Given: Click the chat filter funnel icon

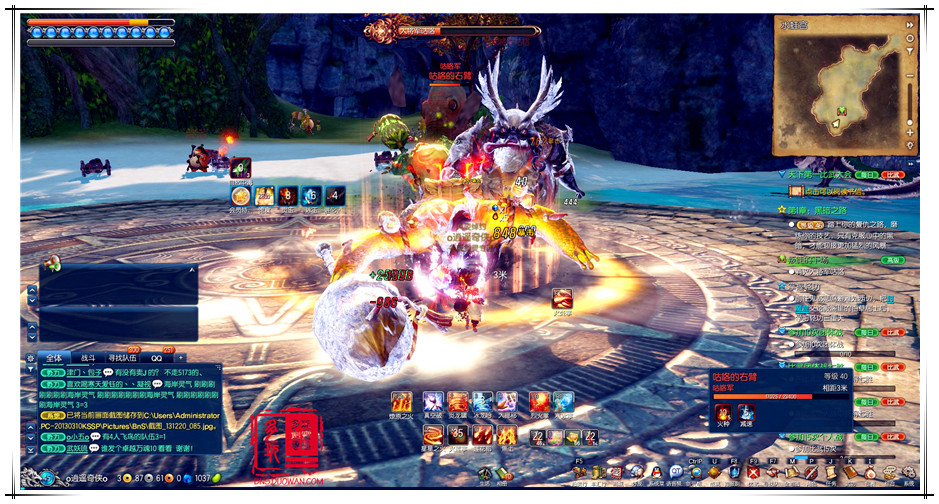Looking at the screenshot, I should [x=30, y=371].
